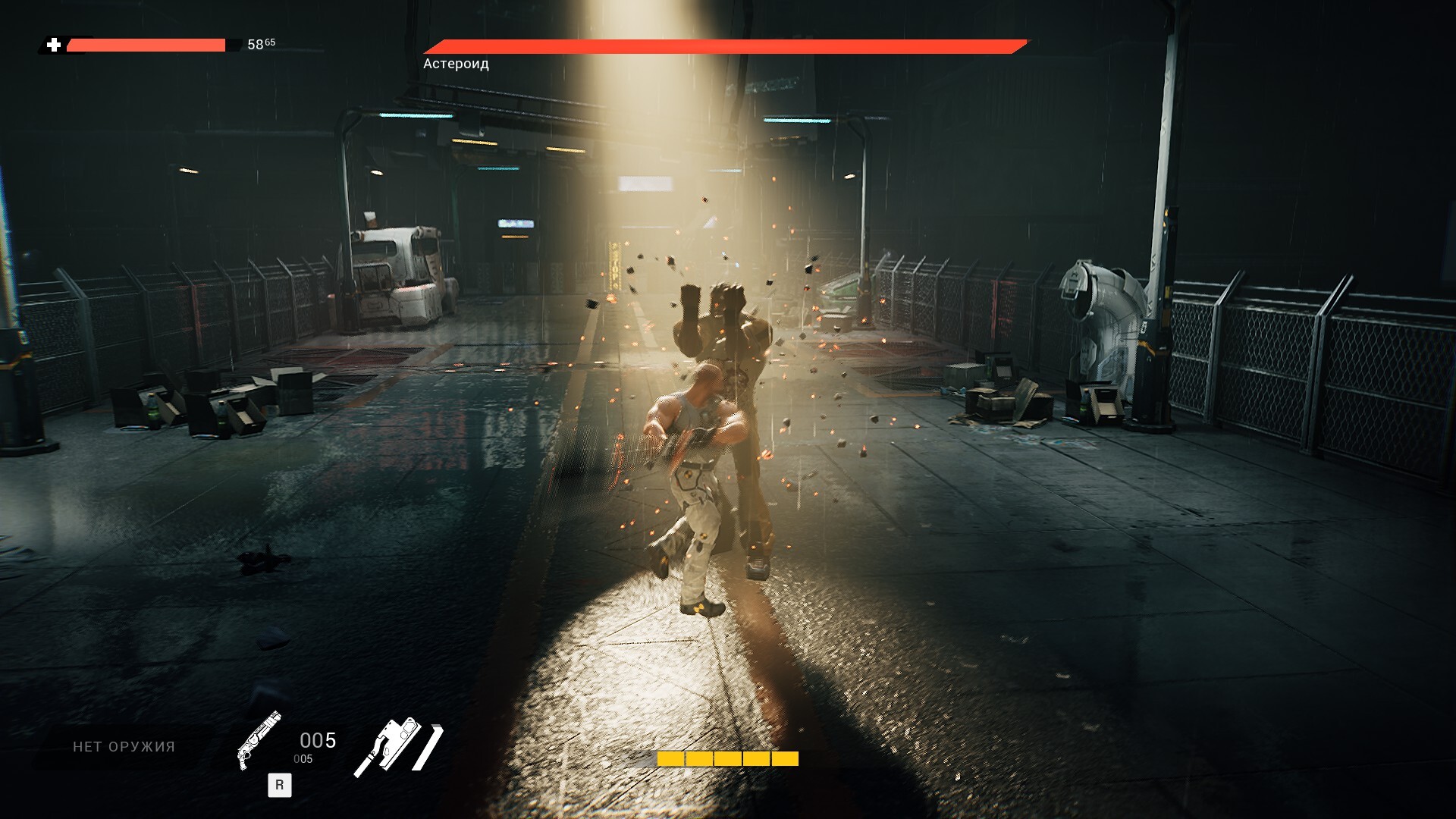
Task: Select the shotgun weapon icon
Action: pyautogui.click(x=259, y=739)
